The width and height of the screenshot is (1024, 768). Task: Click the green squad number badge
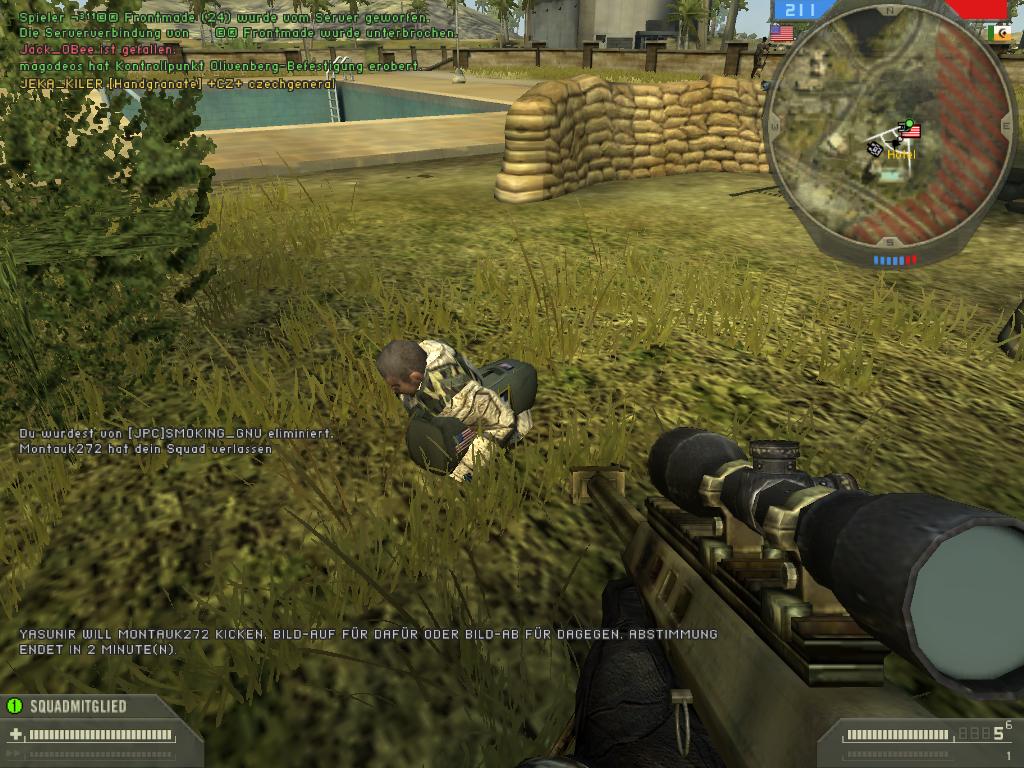(x=14, y=706)
